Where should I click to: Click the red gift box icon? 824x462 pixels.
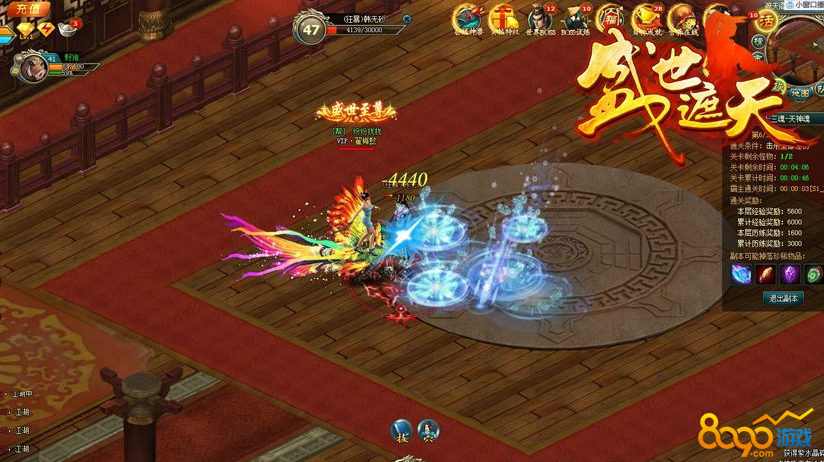point(502,19)
